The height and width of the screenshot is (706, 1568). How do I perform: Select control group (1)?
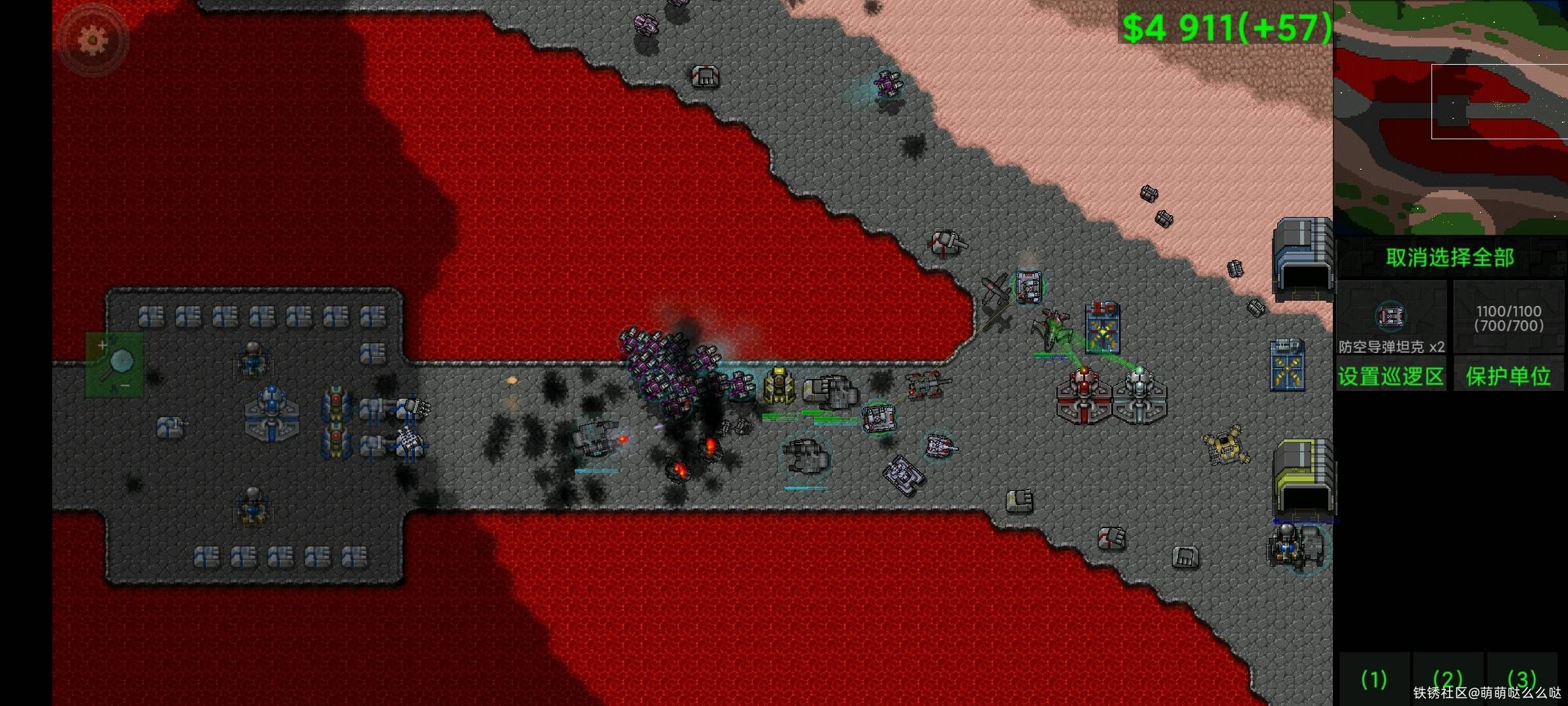(x=1373, y=679)
